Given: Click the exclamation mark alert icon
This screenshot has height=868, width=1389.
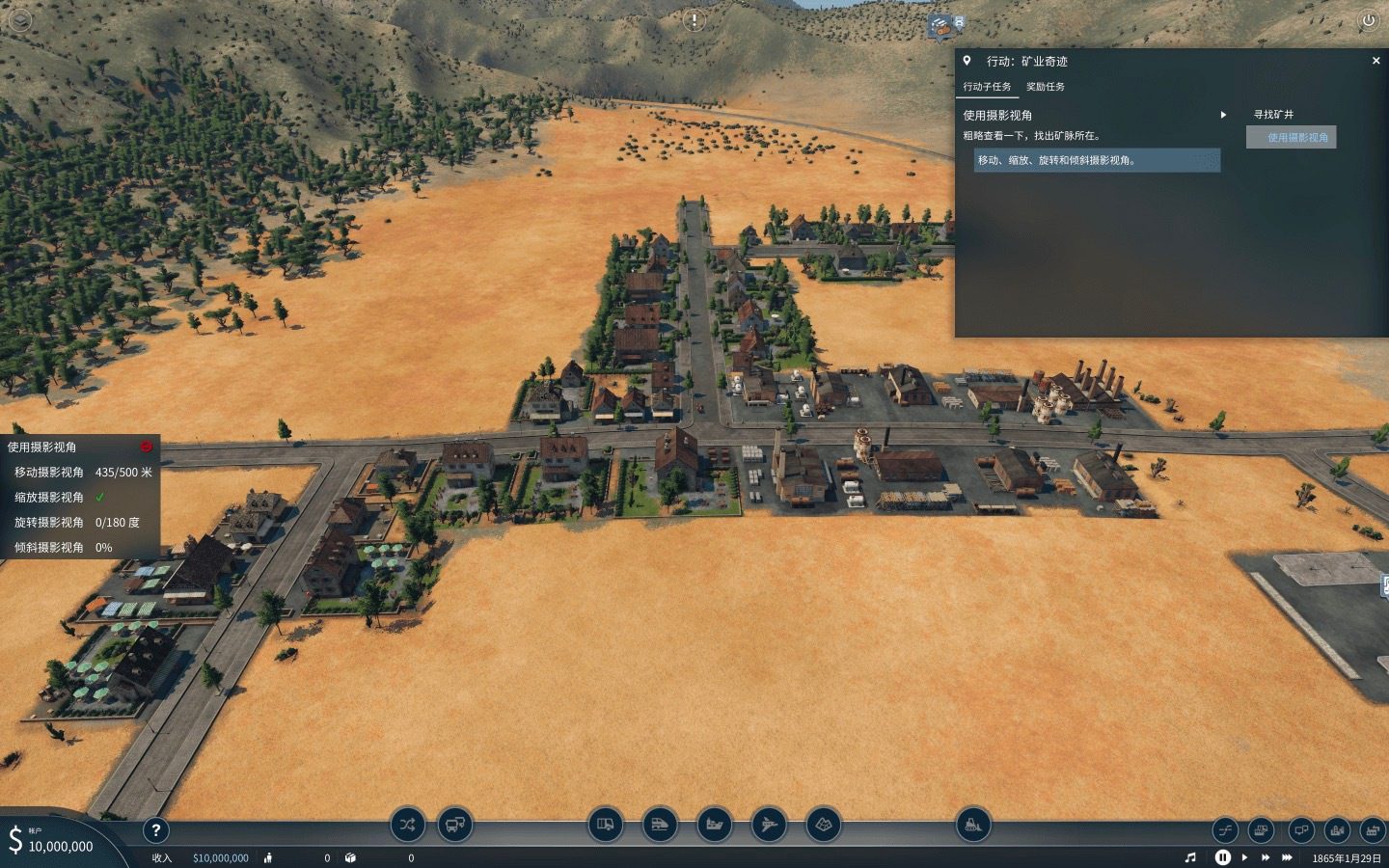Looking at the screenshot, I should pos(694,20).
